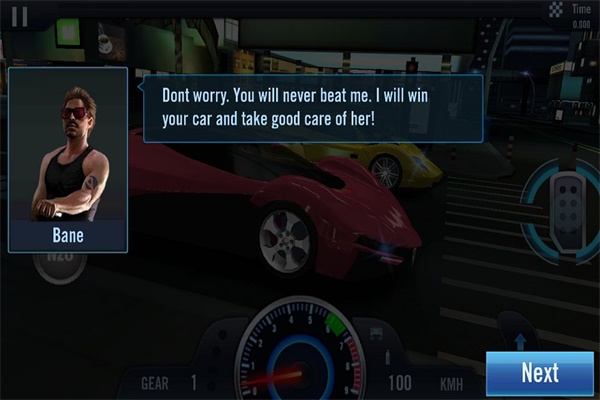The image size is (600, 400).
Task: Activate the N2O nitro boost button
Action: coord(60,265)
